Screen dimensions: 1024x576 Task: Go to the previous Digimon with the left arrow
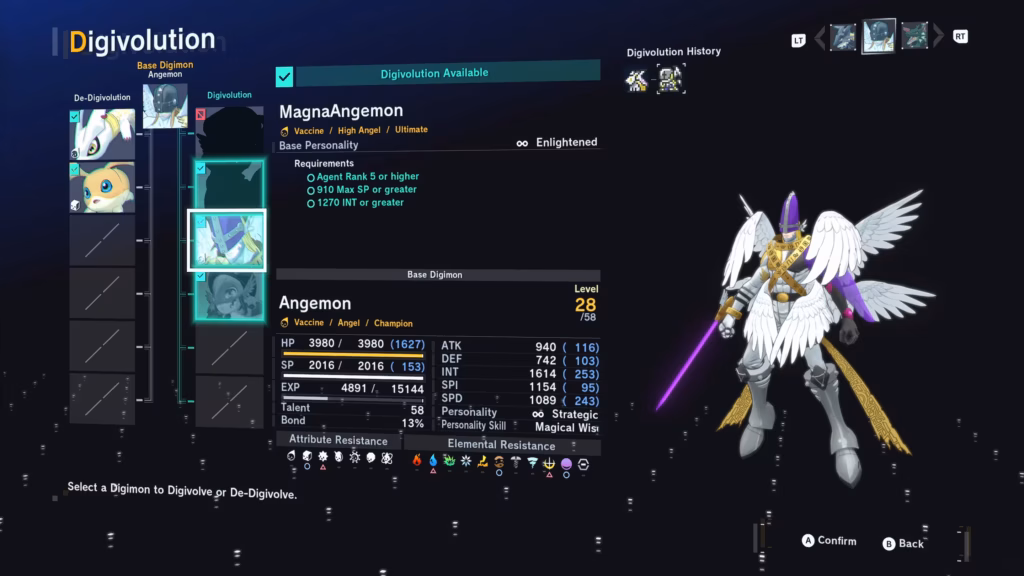[820, 38]
